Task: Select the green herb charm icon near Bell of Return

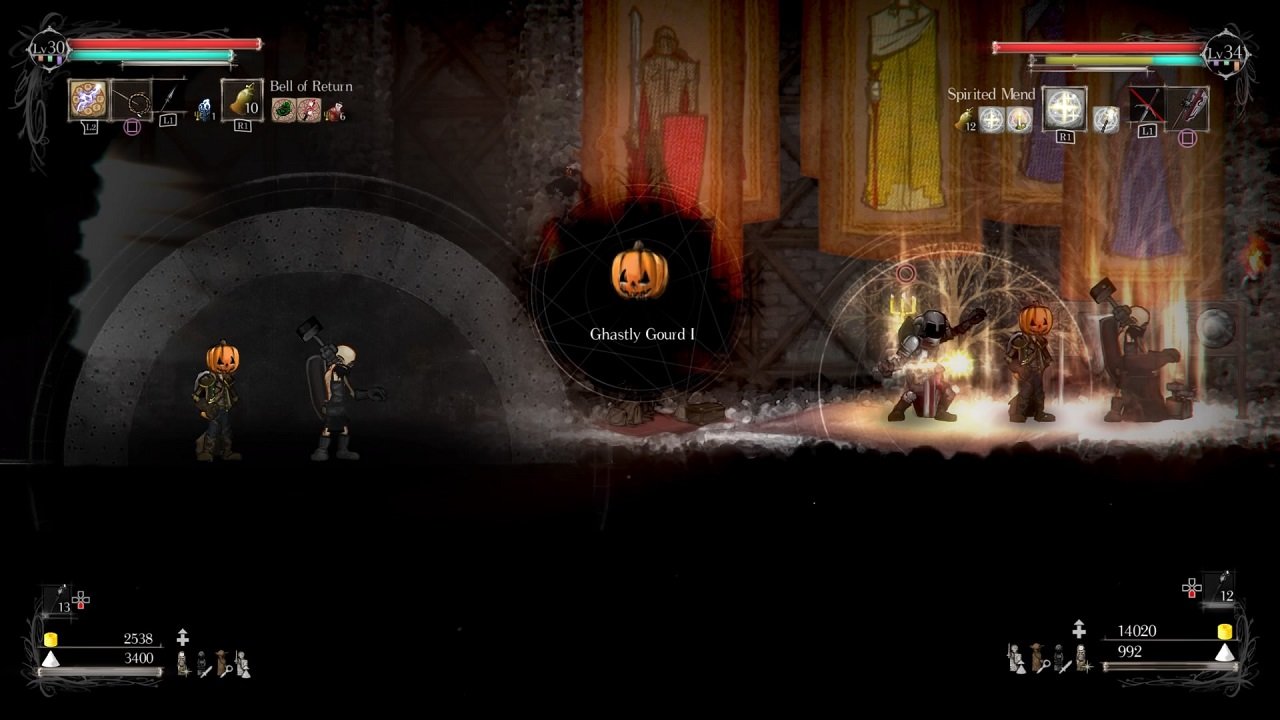Action: (281, 109)
